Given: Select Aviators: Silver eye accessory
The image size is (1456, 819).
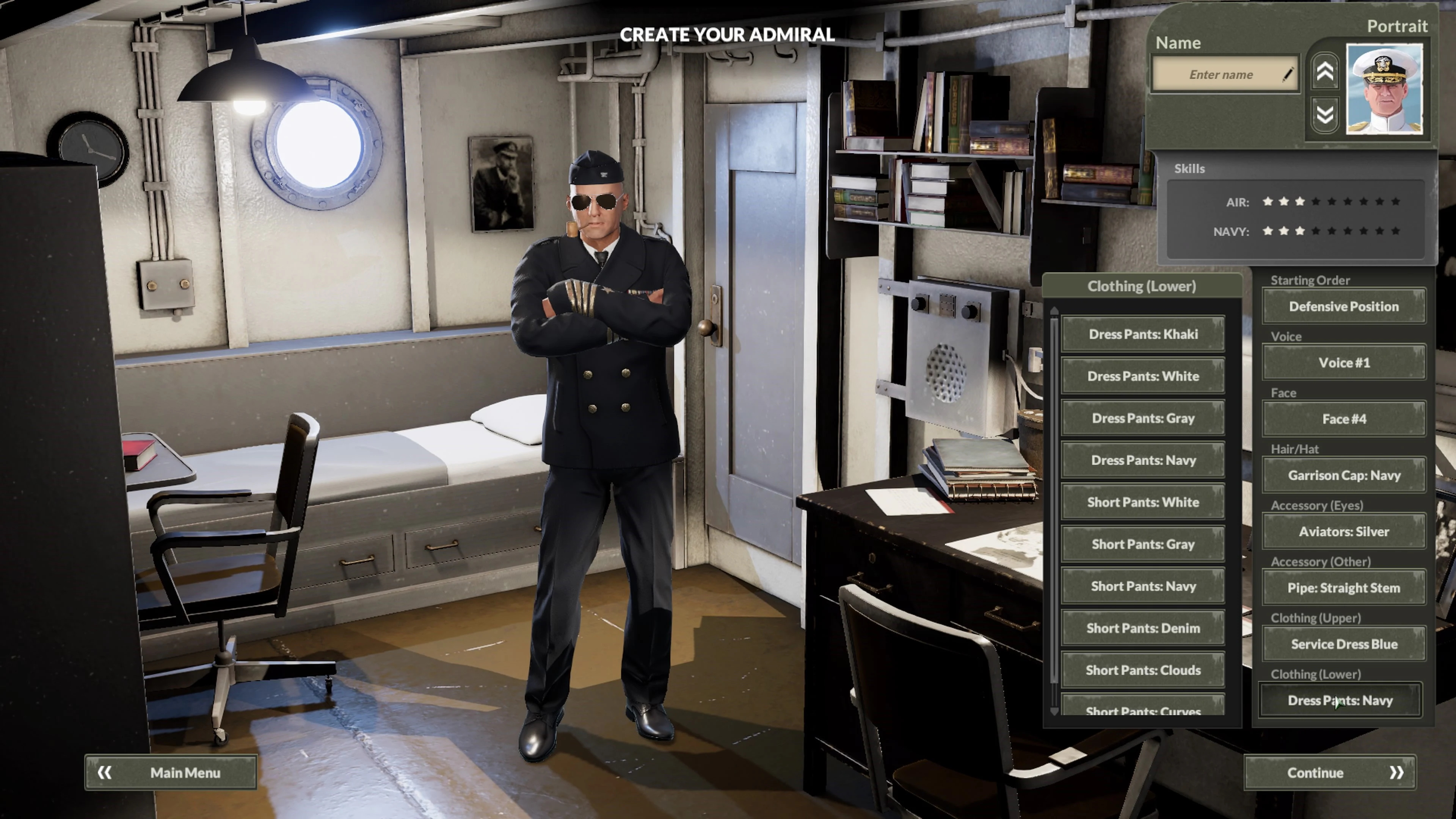Looking at the screenshot, I should (1344, 531).
